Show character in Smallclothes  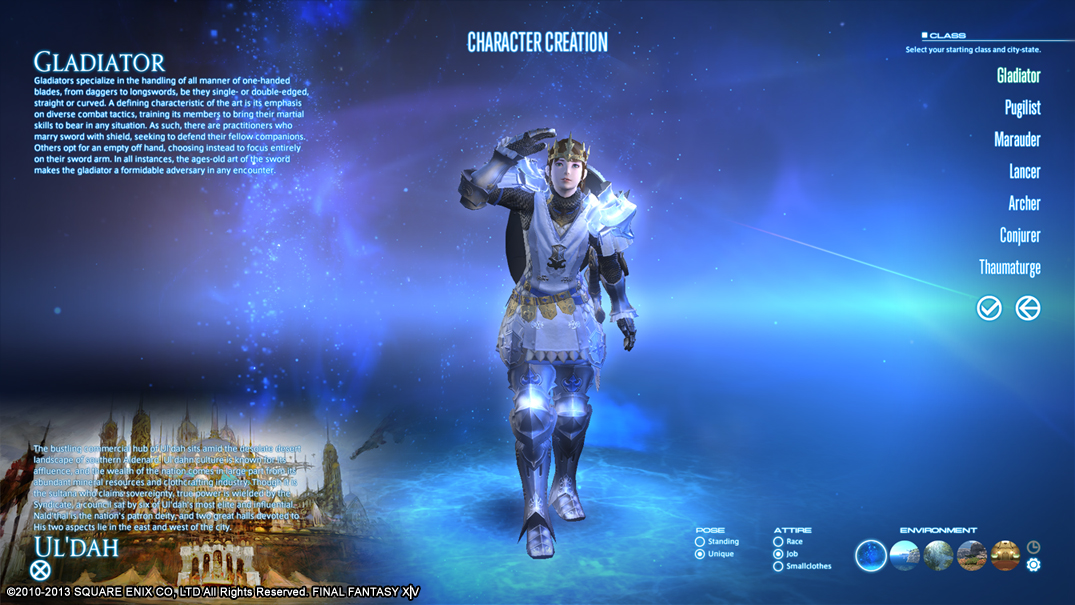pyautogui.click(x=778, y=566)
